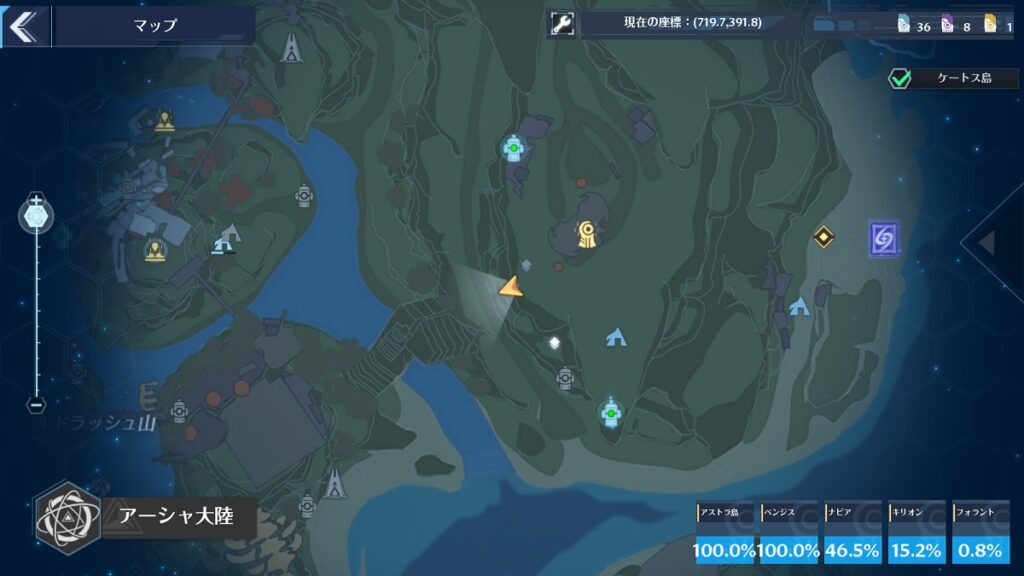Select the フォラント exploration progress tab
Image resolution: width=1024 pixels, height=576 pixels.
click(x=981, y=533)
